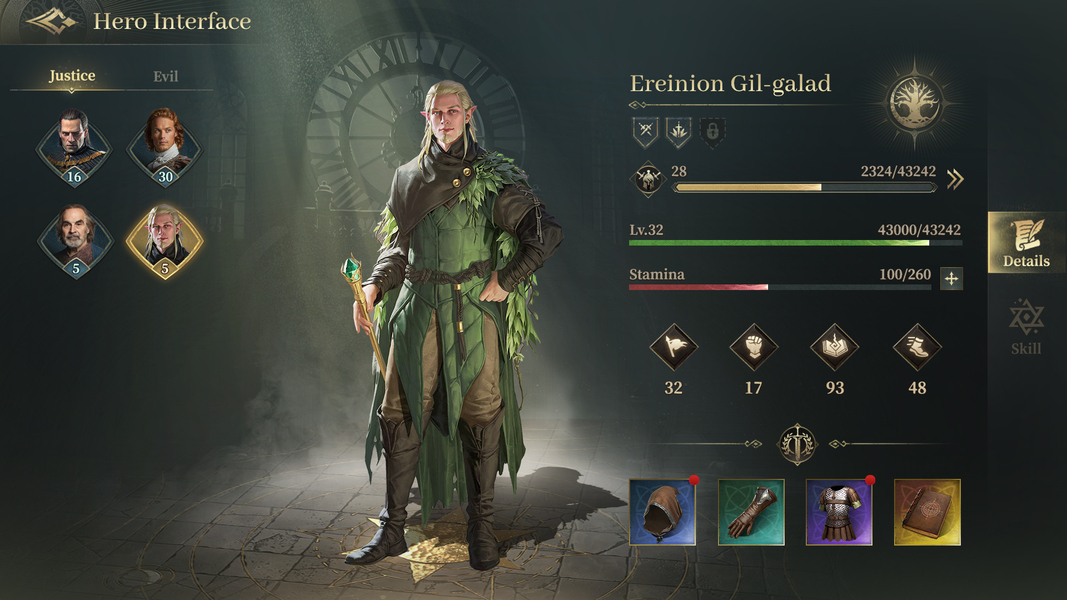Click the locked trait badge
This screenshot has width=1067, height=600.
[x=712, y=131]
